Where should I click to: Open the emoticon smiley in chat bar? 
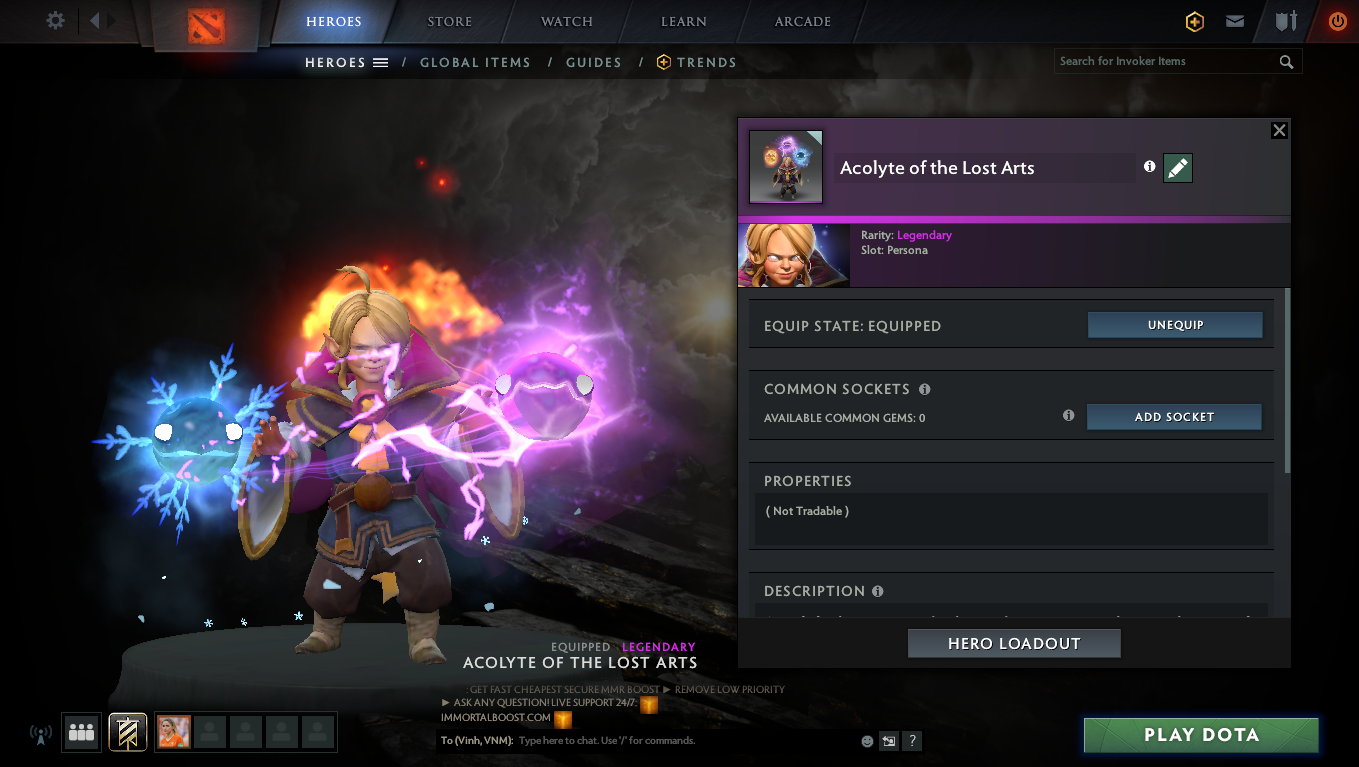(865, 740)
